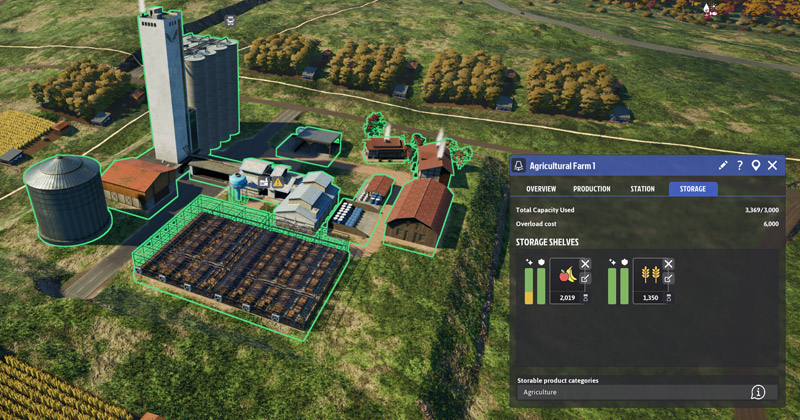Switch to the Overview tab
The image size is (800, 420).
click(541, 189)
